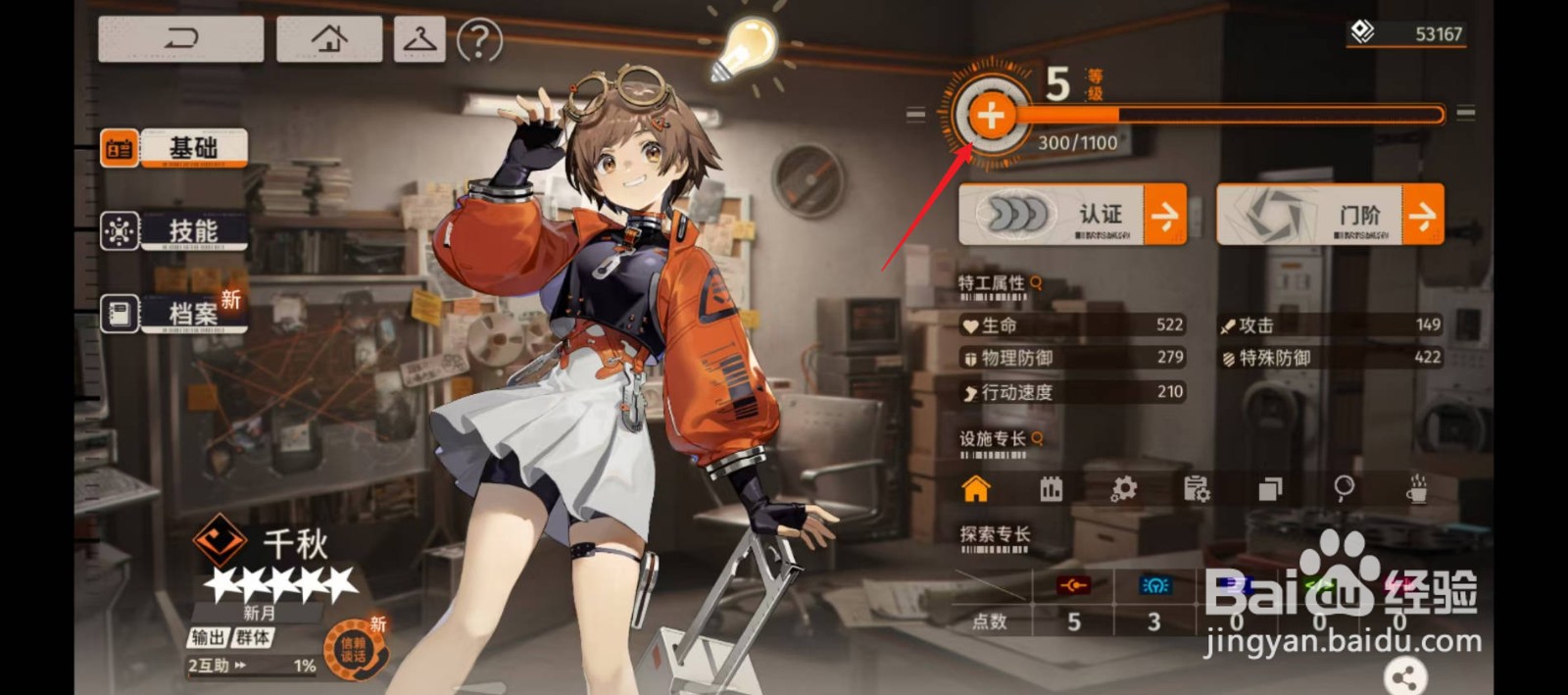Inspect 特工属性 magnifier icon
The image size is (1568, 695).
tap(1036, 282)
